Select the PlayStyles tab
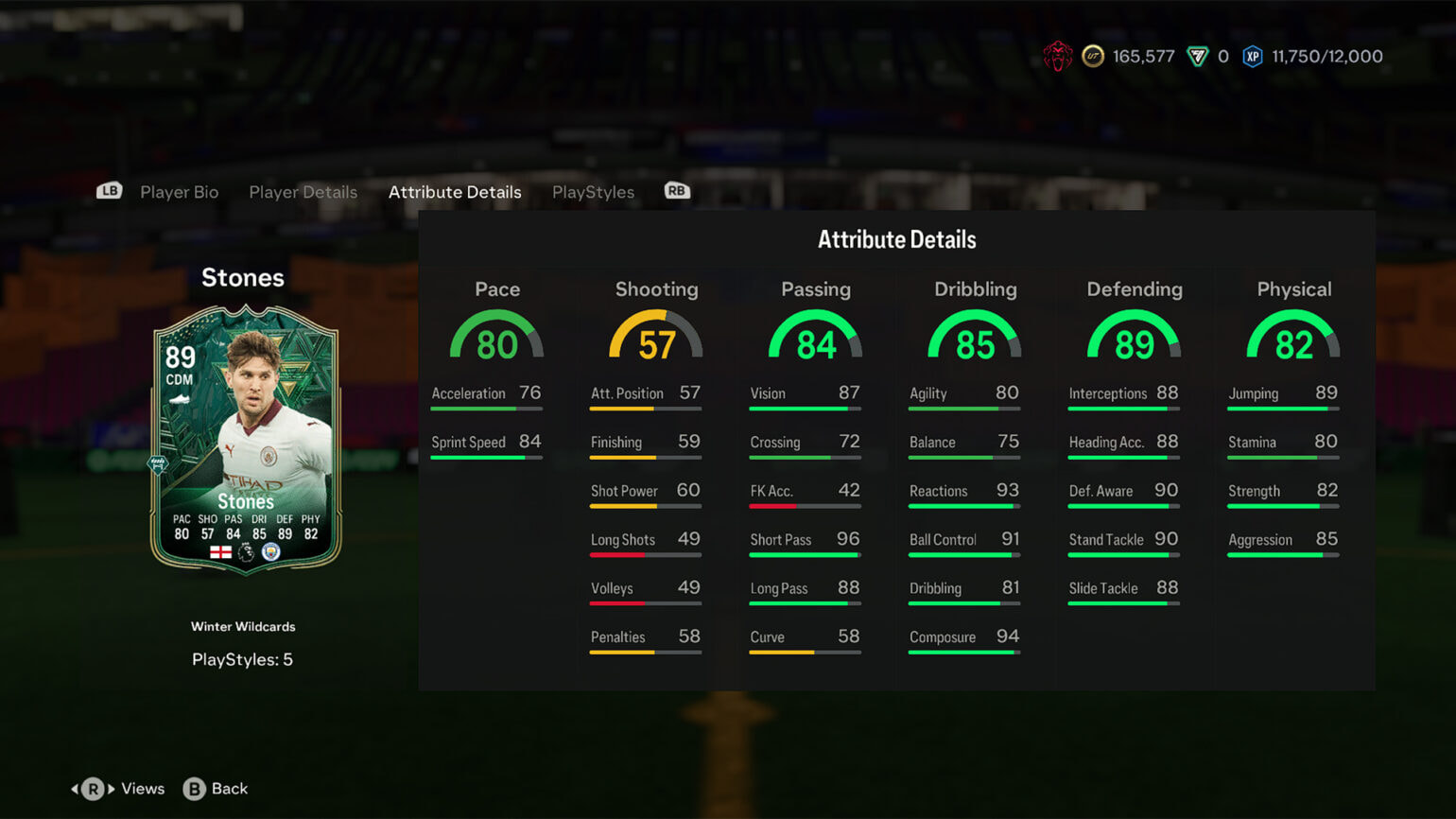 pyautogui.click(x=593, y=192)
